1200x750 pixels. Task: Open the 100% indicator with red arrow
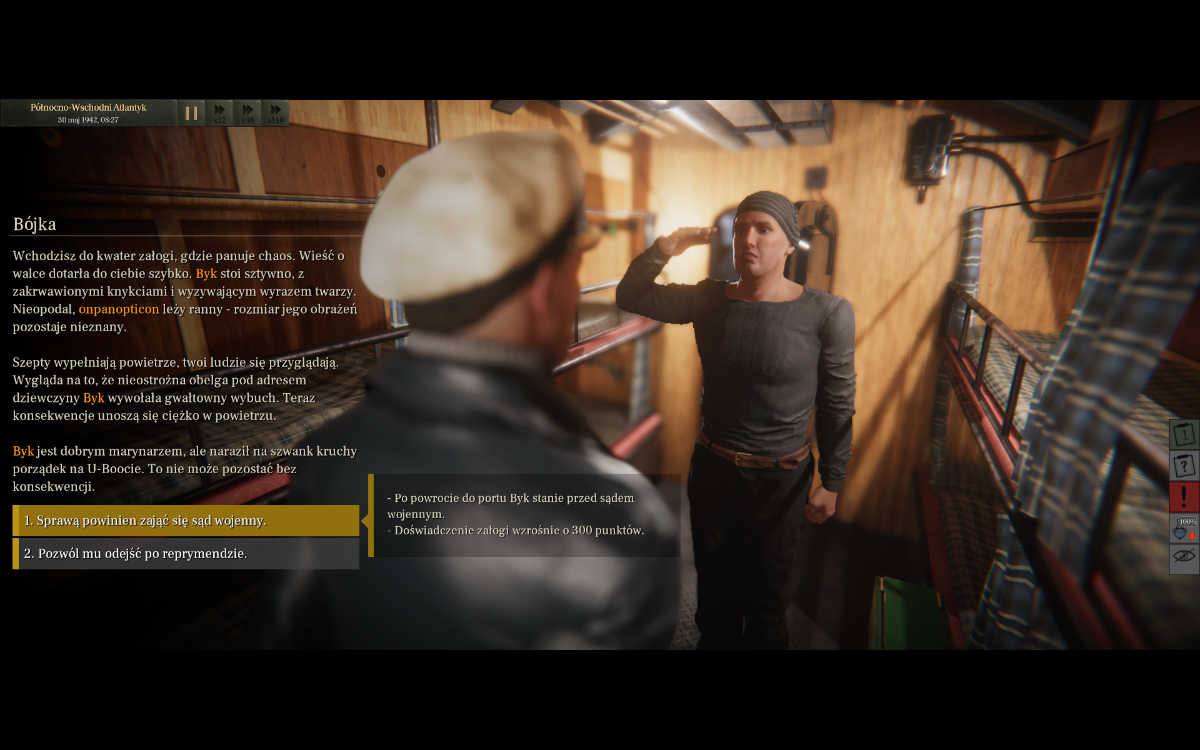(1184, 527)
